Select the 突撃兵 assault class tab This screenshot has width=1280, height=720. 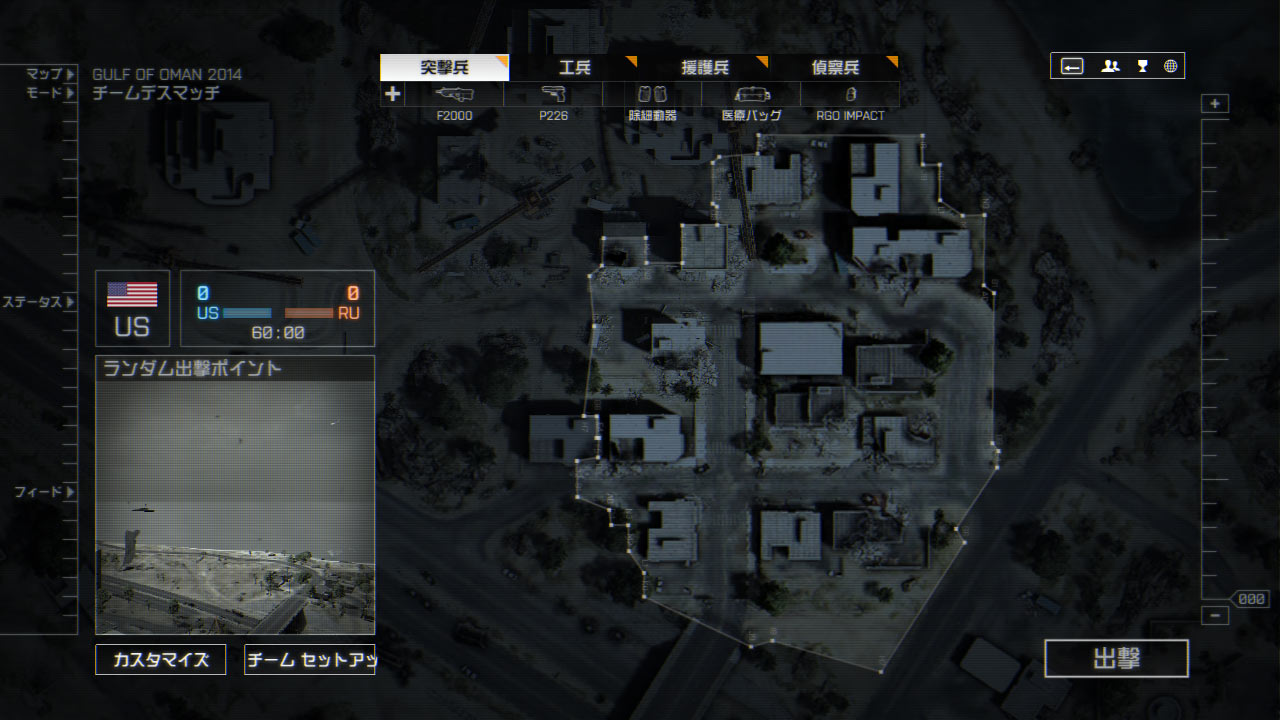[444, 68]
